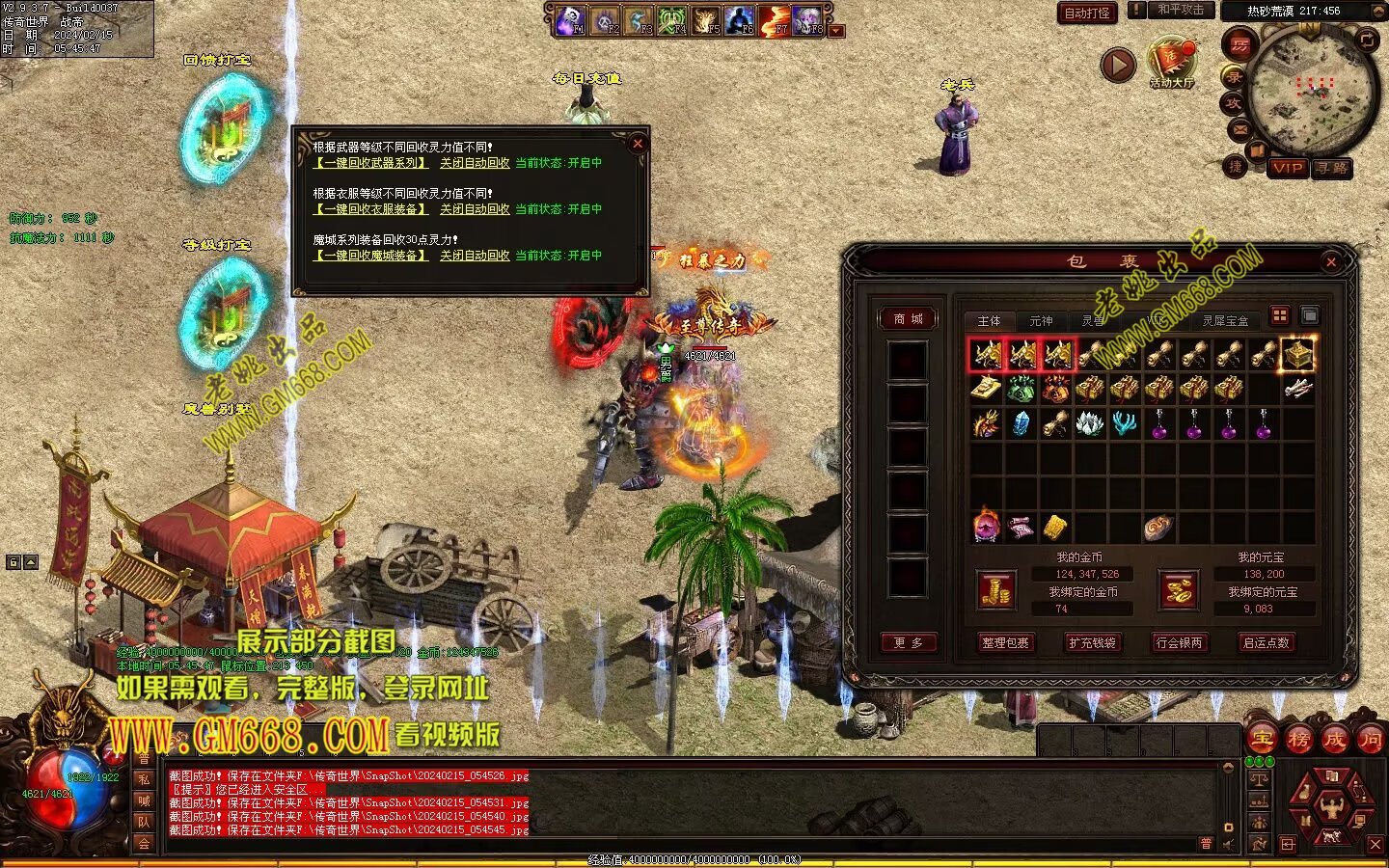Sort the bag with 整理包裹
The image size is (1389, 868).
click(x=1005, y=642)
